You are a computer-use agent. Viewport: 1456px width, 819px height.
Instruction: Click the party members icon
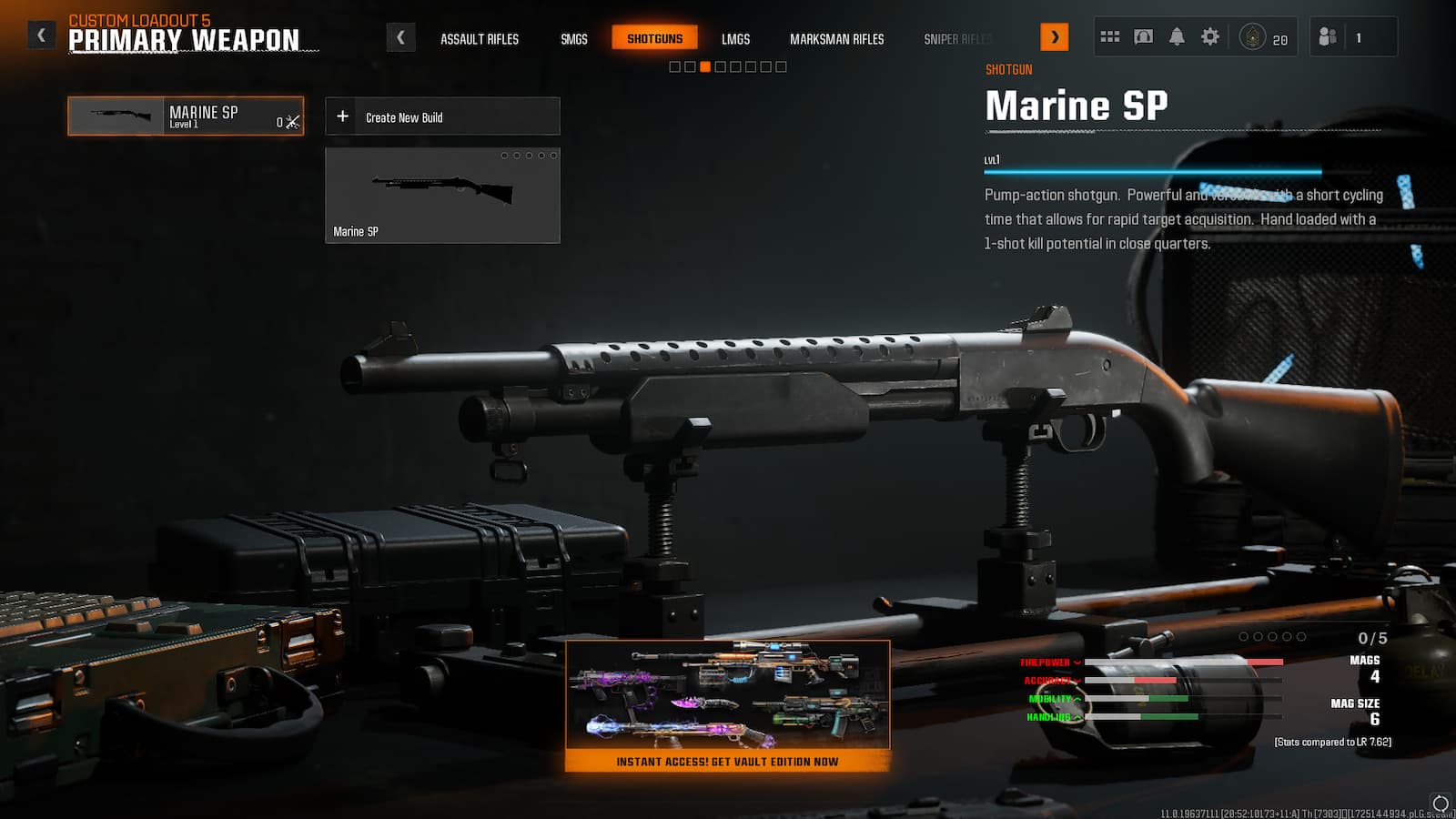coord(1326,35)
